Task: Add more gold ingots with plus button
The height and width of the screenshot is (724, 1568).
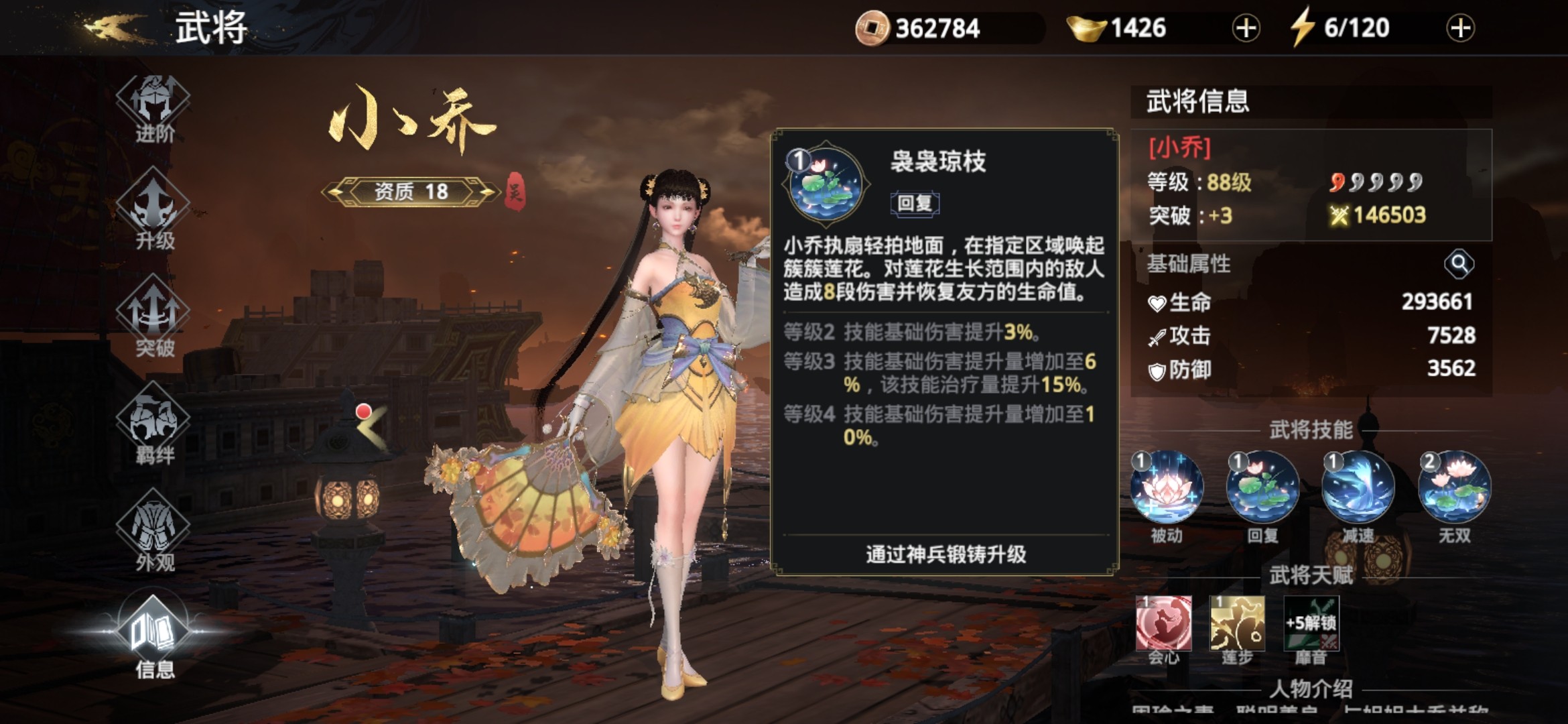Action: click(x=1246, y=28)
